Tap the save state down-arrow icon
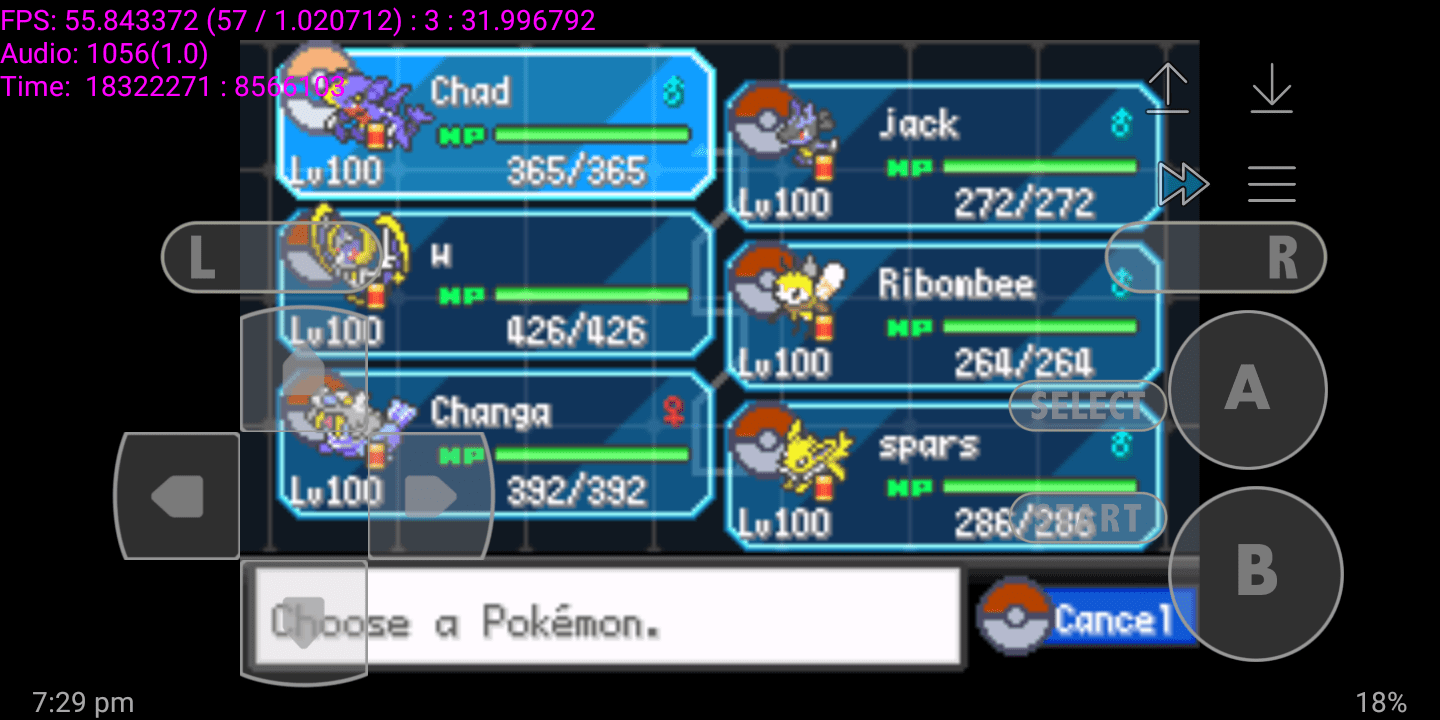The height and width of the screenshot is (720, 1440). (1271, 88)
